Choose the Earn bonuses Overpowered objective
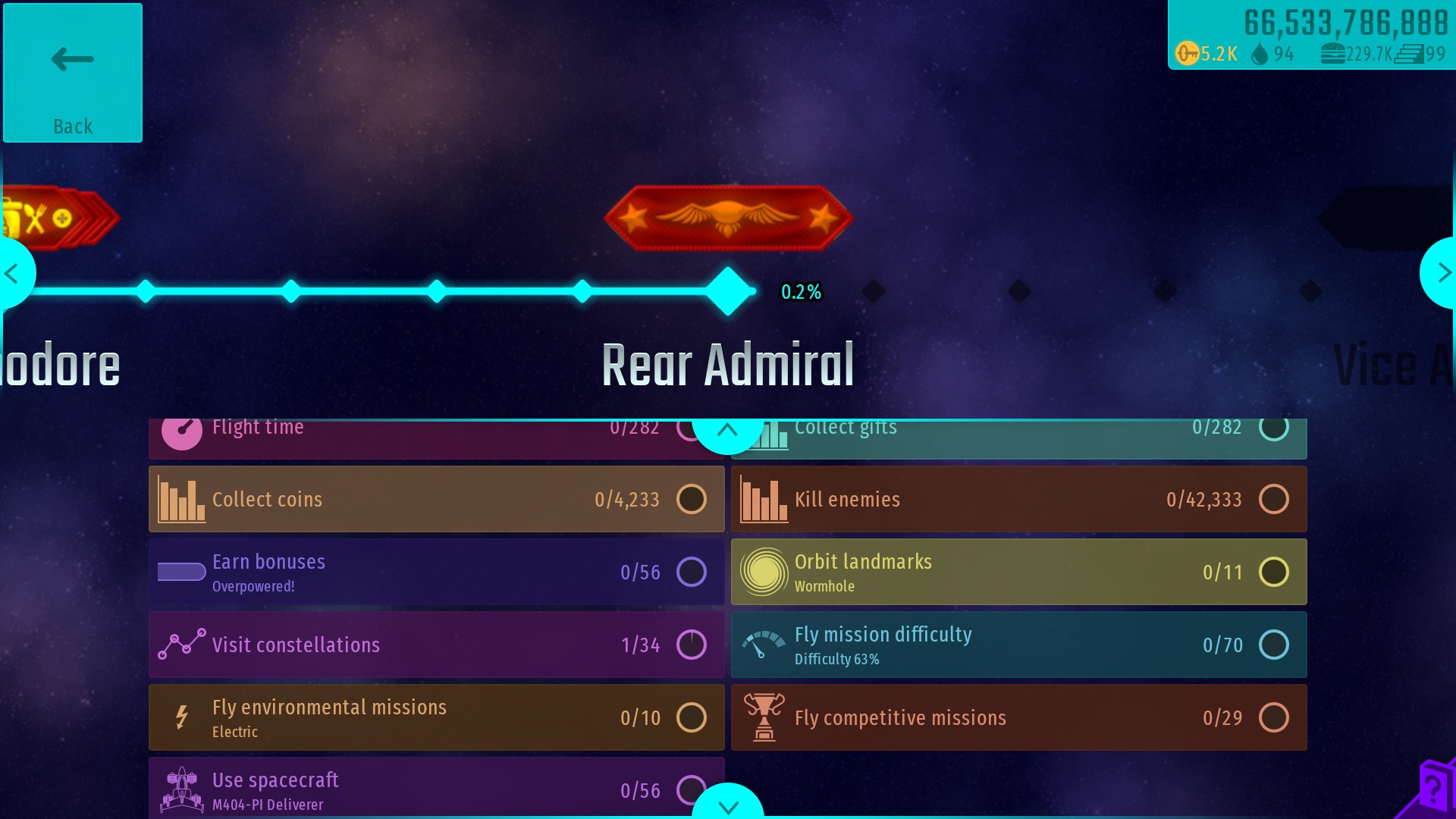1456x819 pixels. 436,572
